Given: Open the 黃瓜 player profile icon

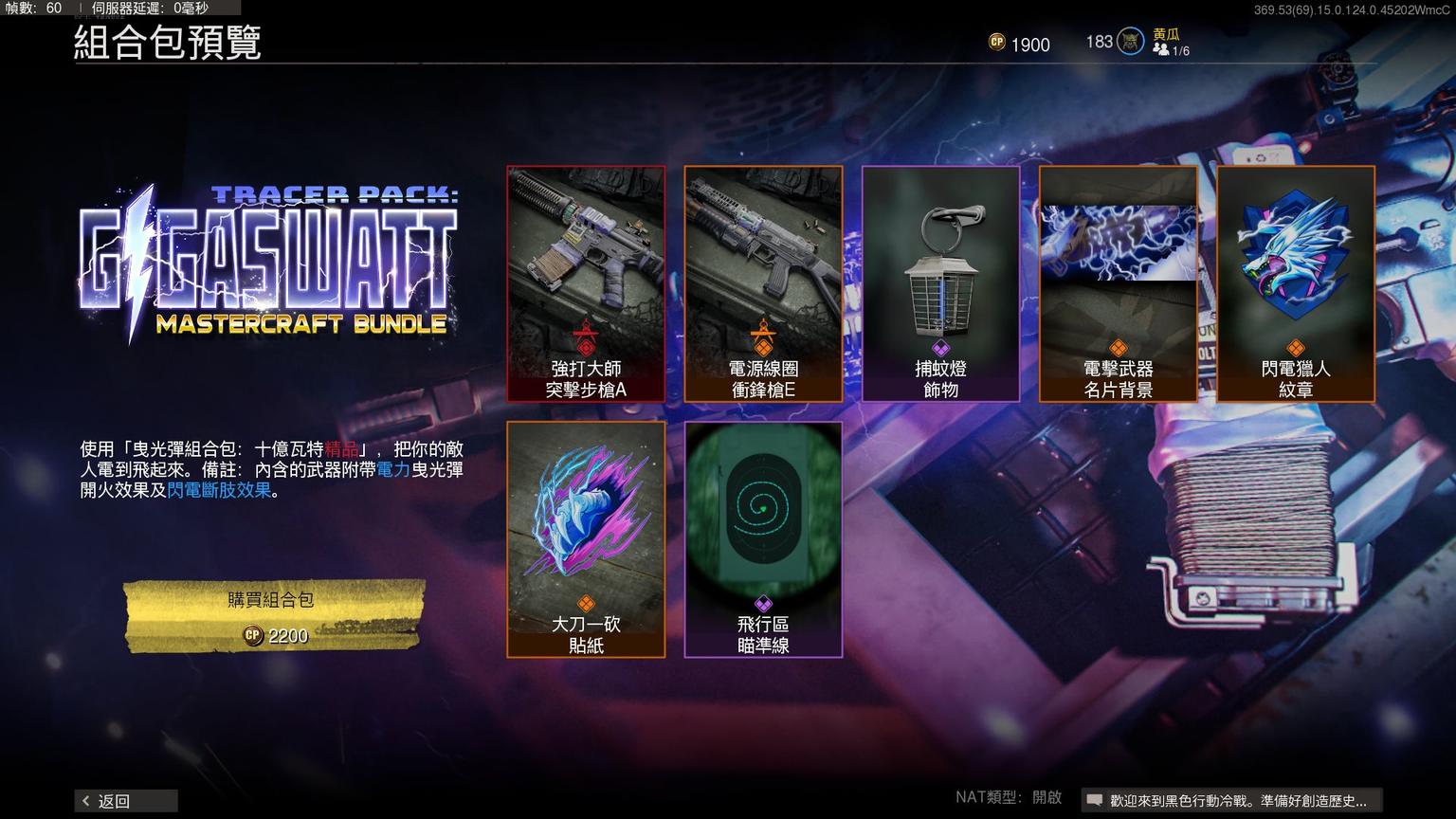Looking at the screenshot, I should (1130, 42).
